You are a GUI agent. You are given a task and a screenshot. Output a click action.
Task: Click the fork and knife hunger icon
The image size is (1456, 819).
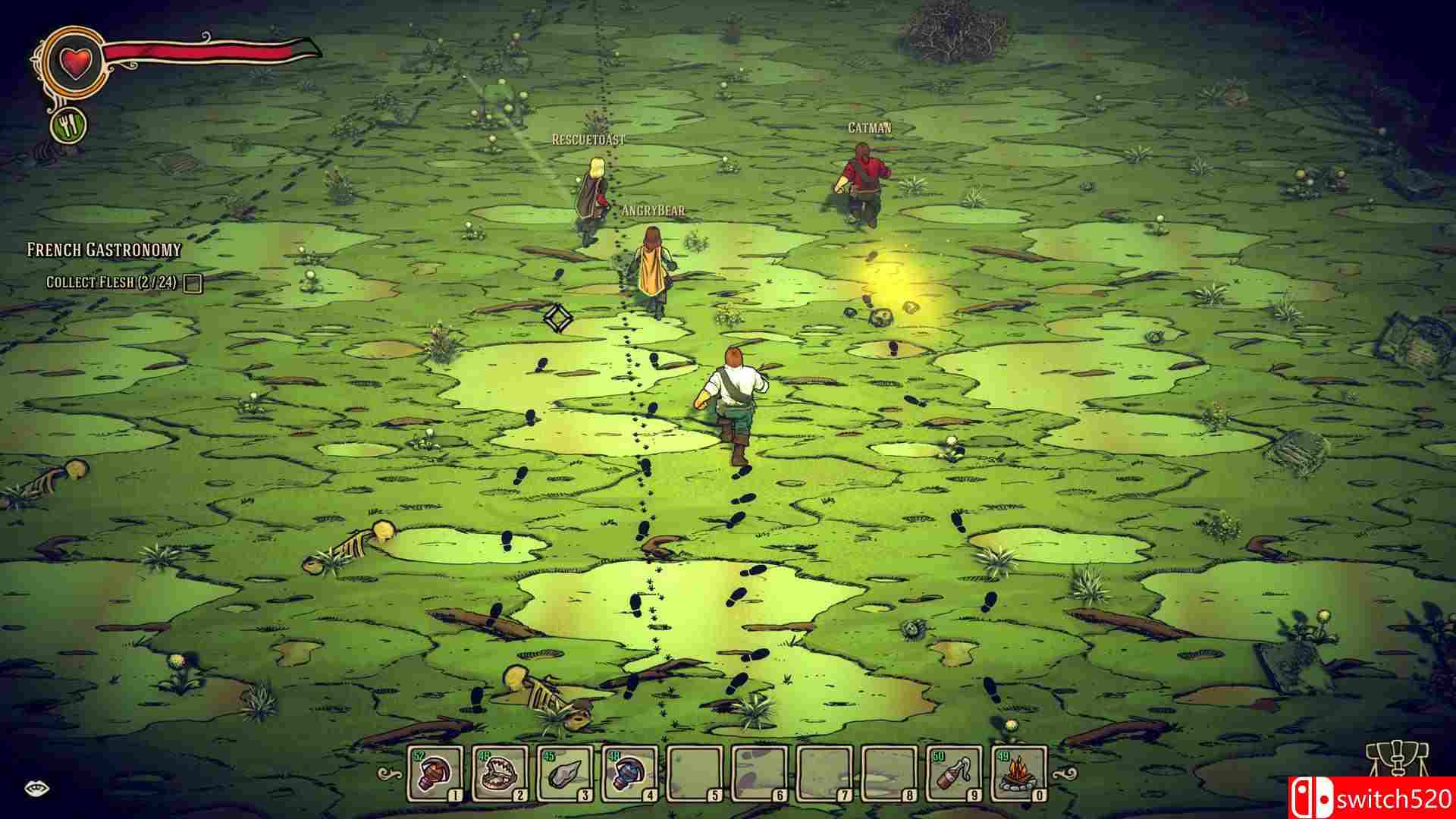pyautogui.click(x=69, y=125)
